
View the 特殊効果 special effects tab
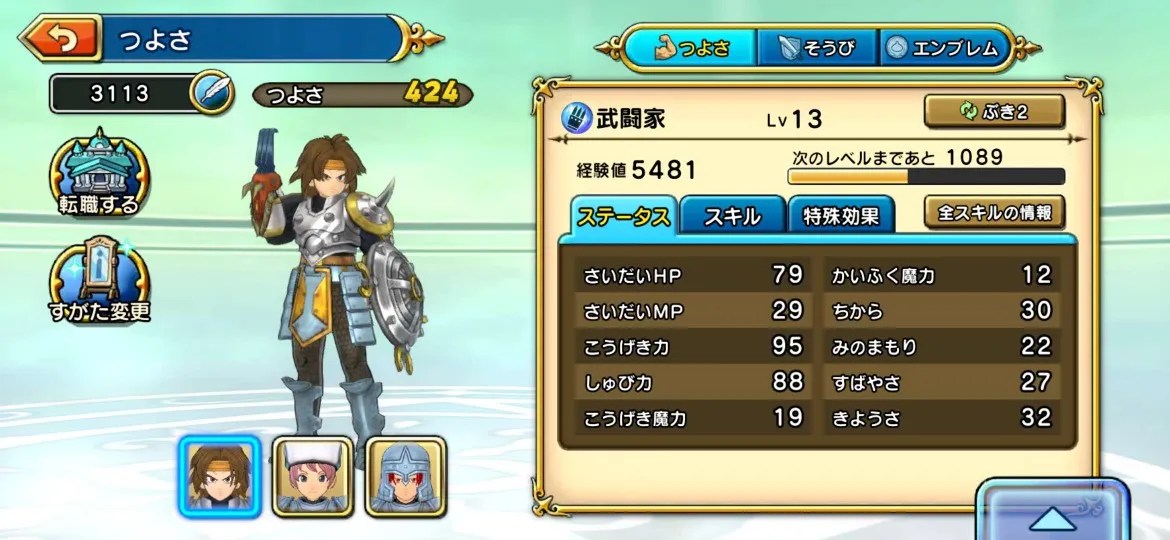(841, 216)
